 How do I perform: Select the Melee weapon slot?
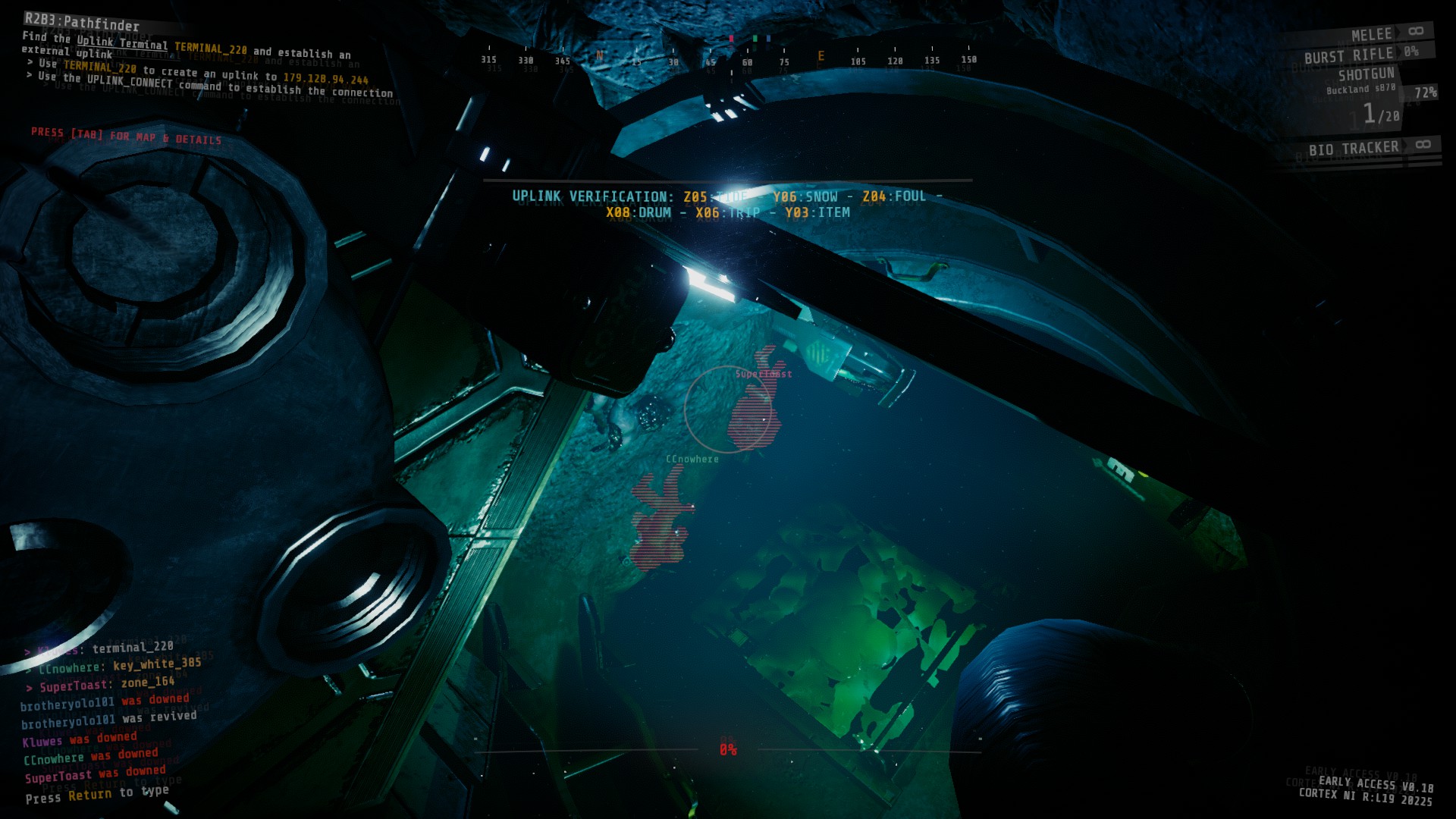click(1371, 35)
